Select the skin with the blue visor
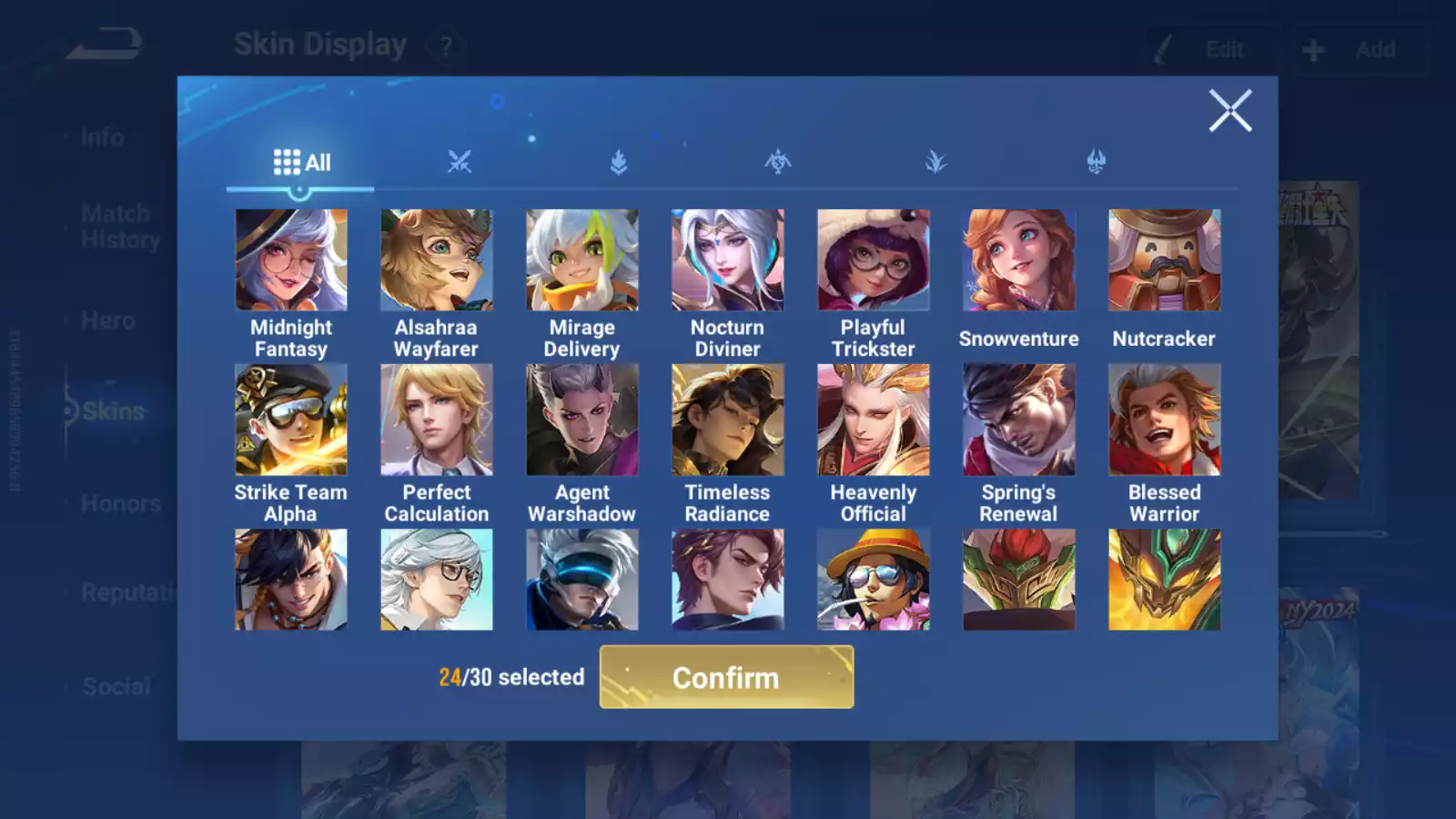 pos(582,580)
